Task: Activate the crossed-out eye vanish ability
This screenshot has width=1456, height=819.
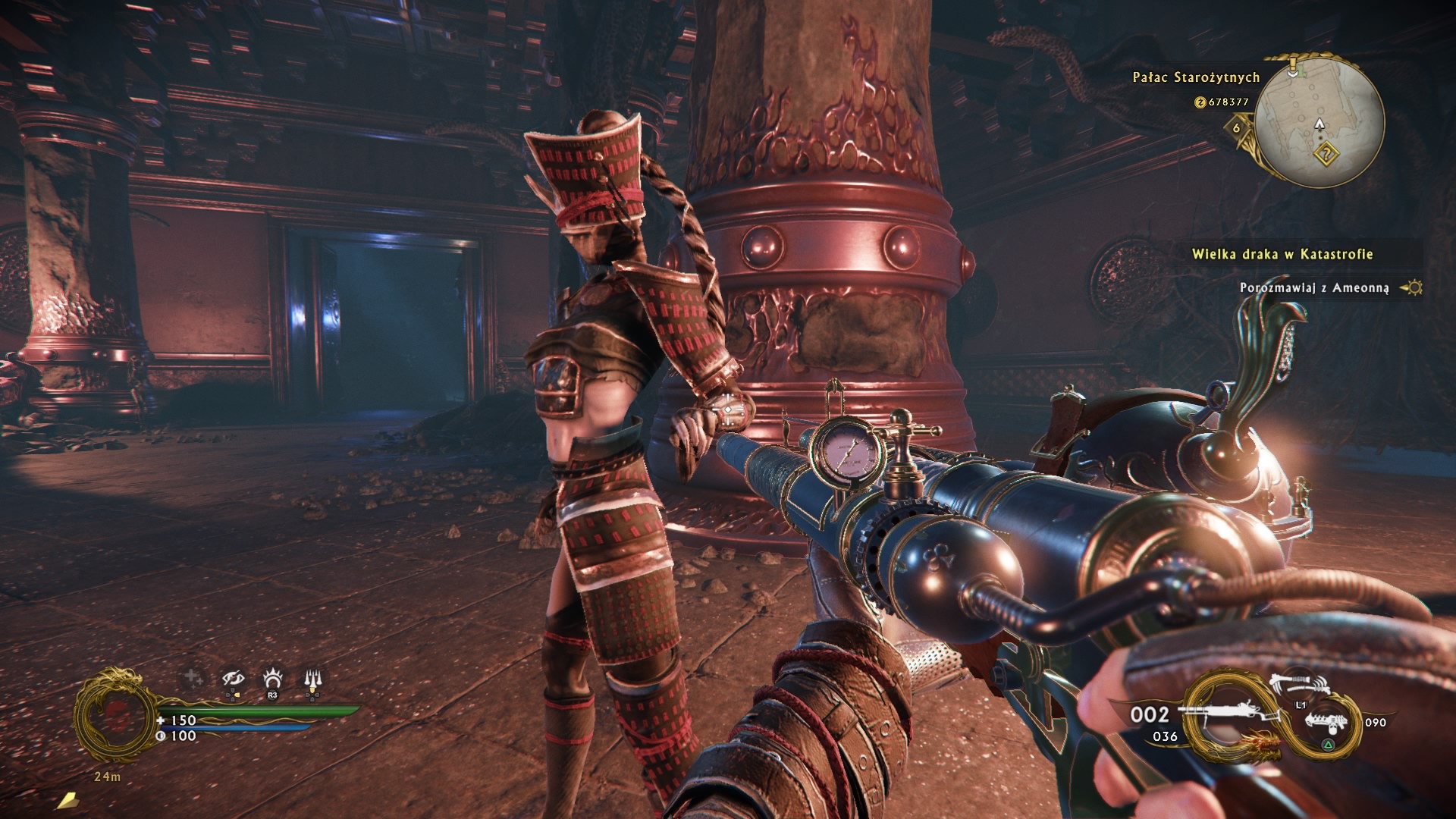Action: click(233, 678)
